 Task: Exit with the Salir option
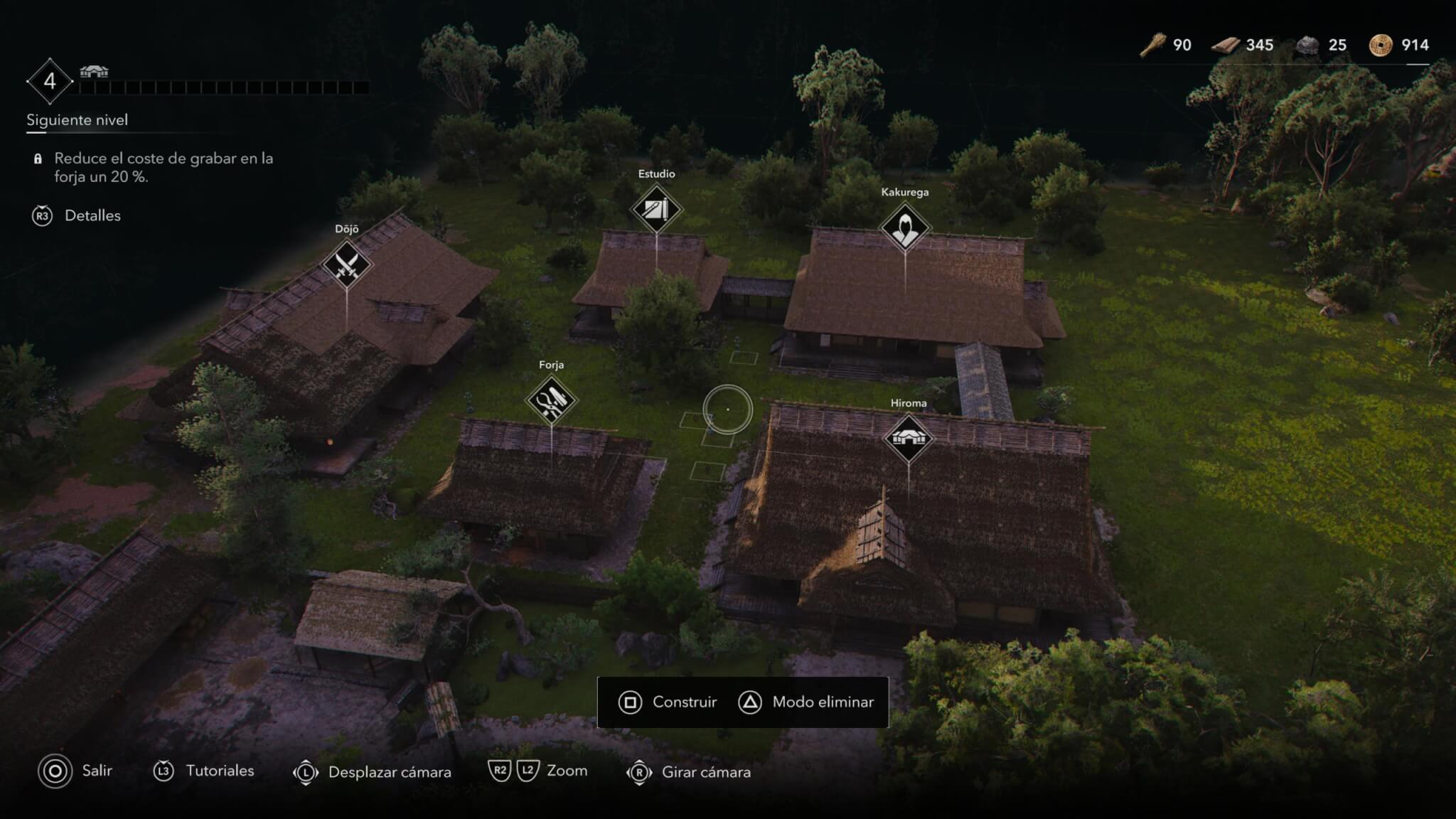coord(75,771)
